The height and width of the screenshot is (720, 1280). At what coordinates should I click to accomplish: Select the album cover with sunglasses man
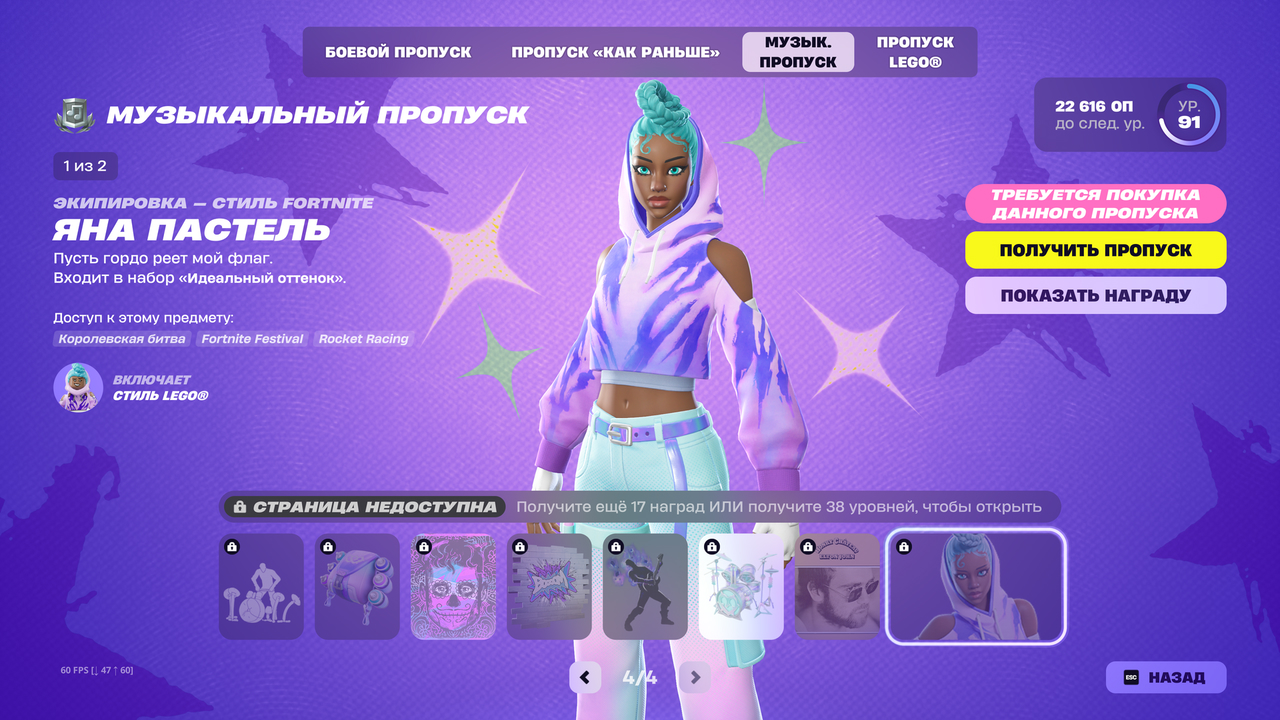[837, 587]
